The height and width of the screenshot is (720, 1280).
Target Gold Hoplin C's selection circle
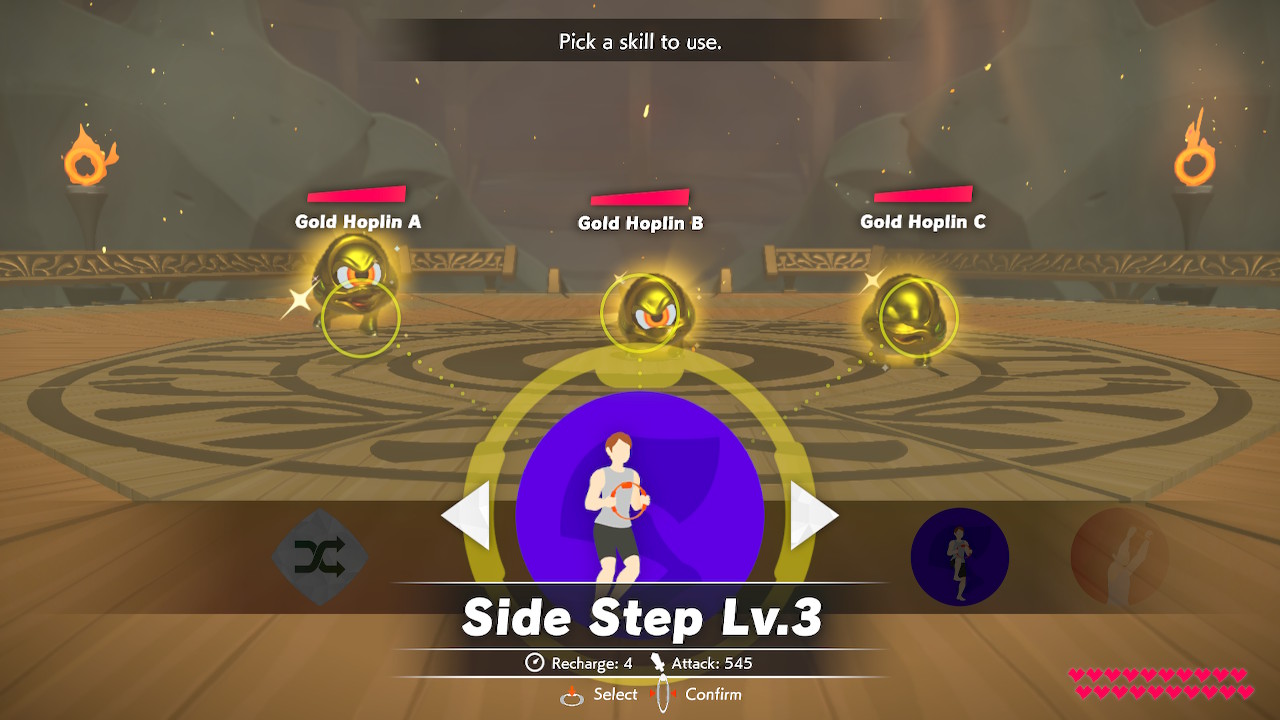921,318
